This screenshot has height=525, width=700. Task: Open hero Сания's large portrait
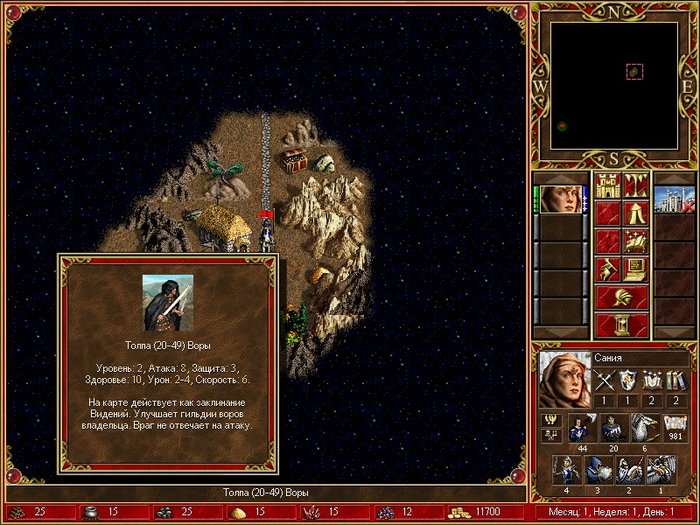563,380
